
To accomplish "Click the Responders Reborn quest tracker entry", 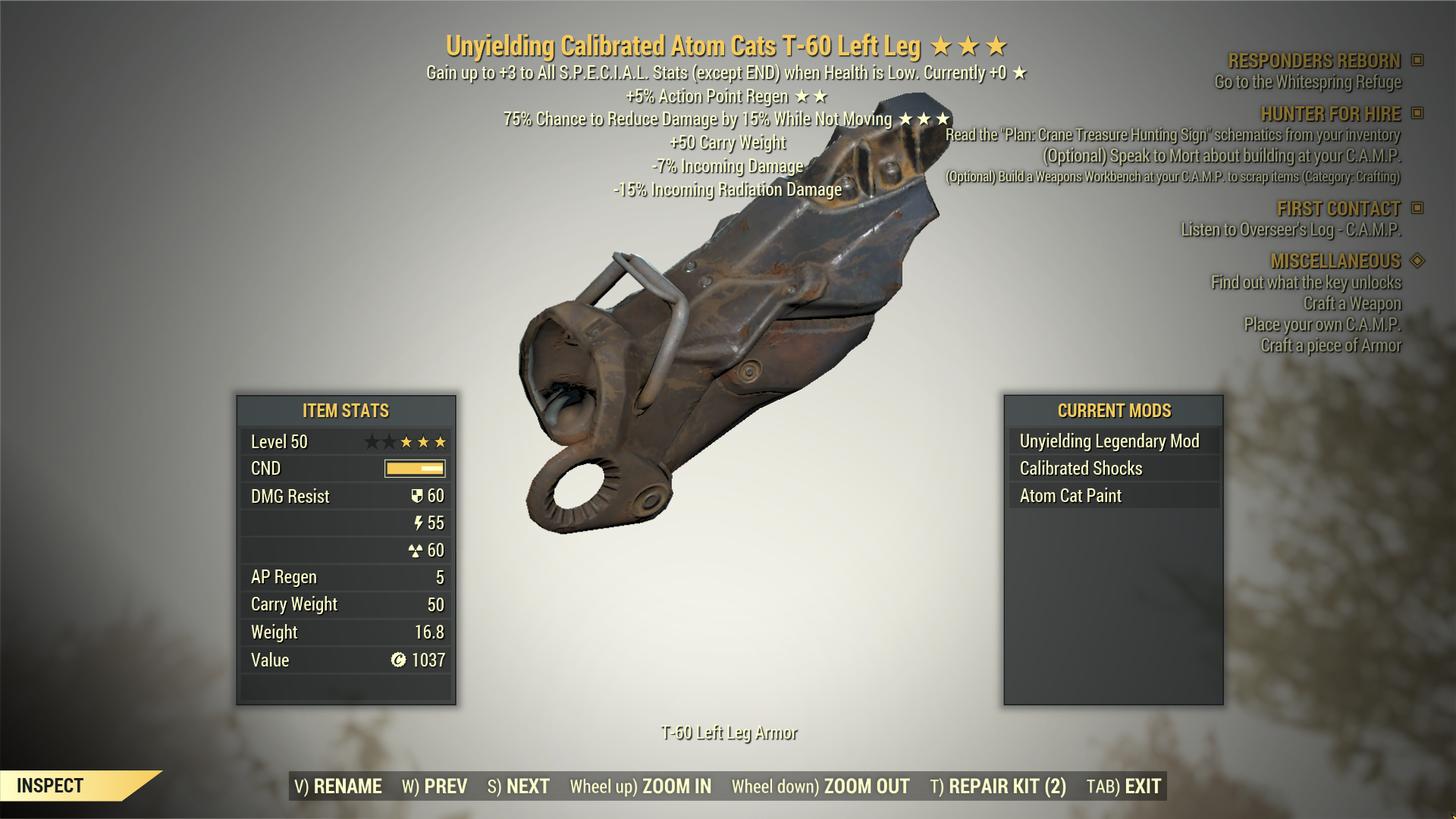I will coord(1314,61).
